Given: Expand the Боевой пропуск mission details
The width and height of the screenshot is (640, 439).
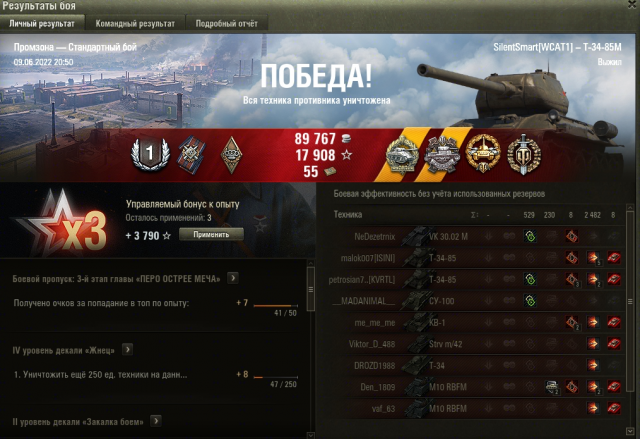Looking at the screenshot, I should (232, 278).
